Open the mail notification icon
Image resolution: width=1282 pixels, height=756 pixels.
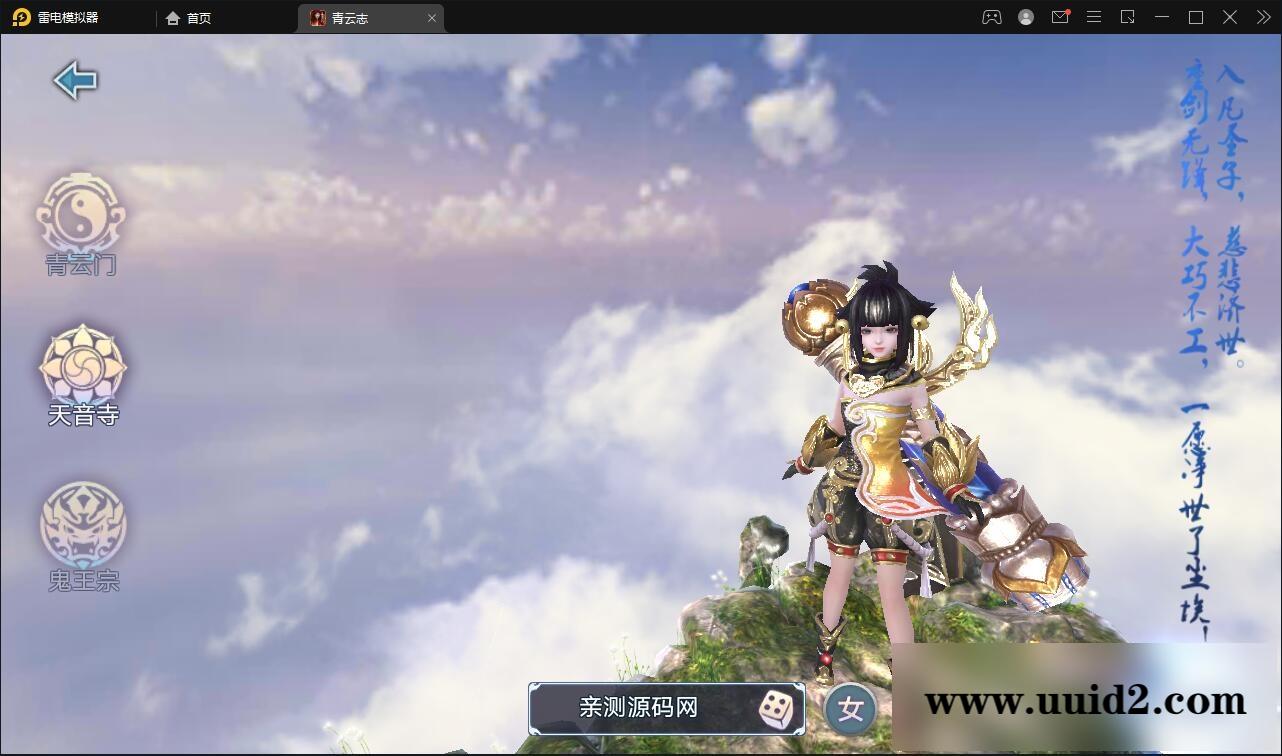(1060, 17)
